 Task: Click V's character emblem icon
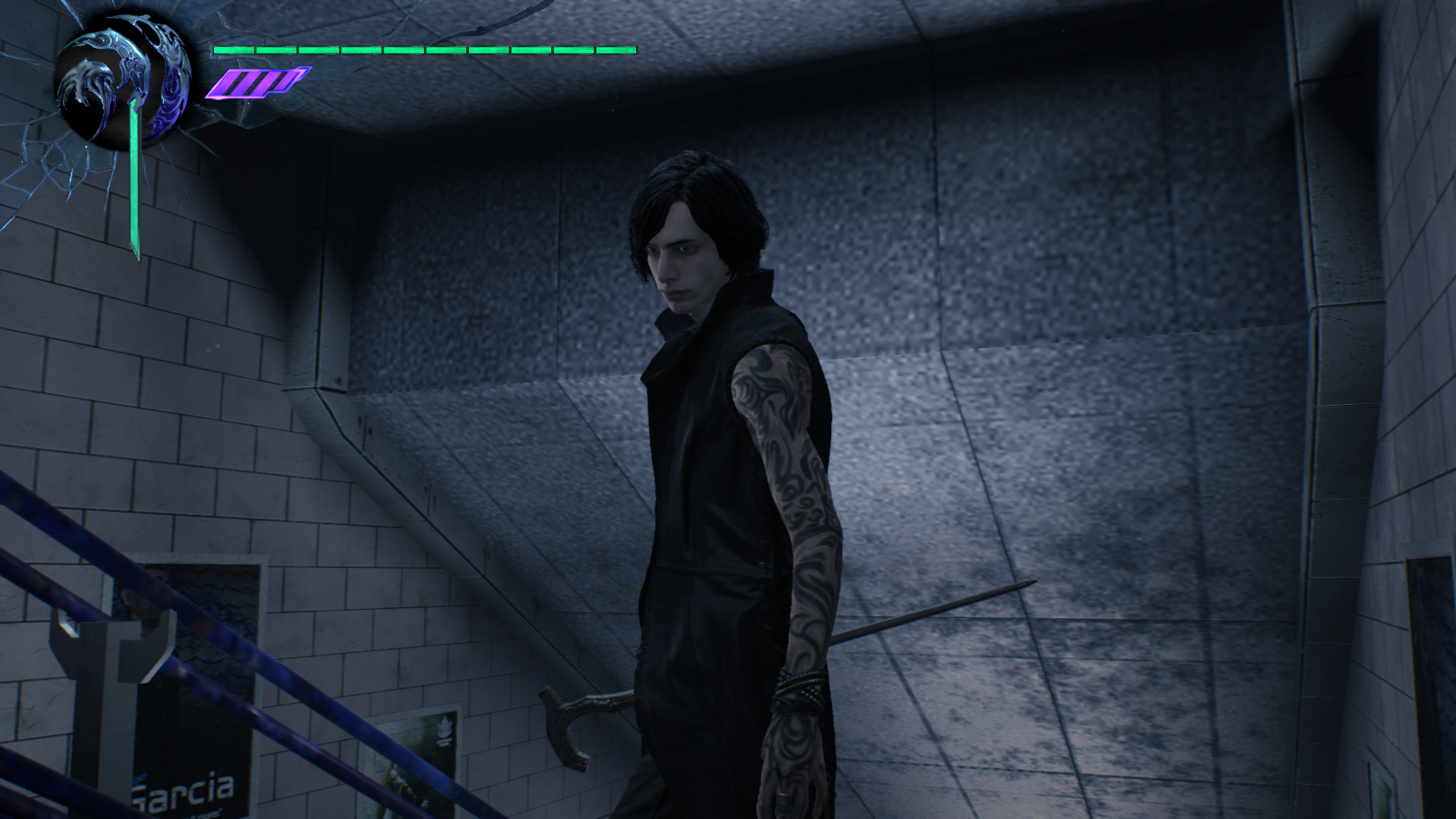124,80
